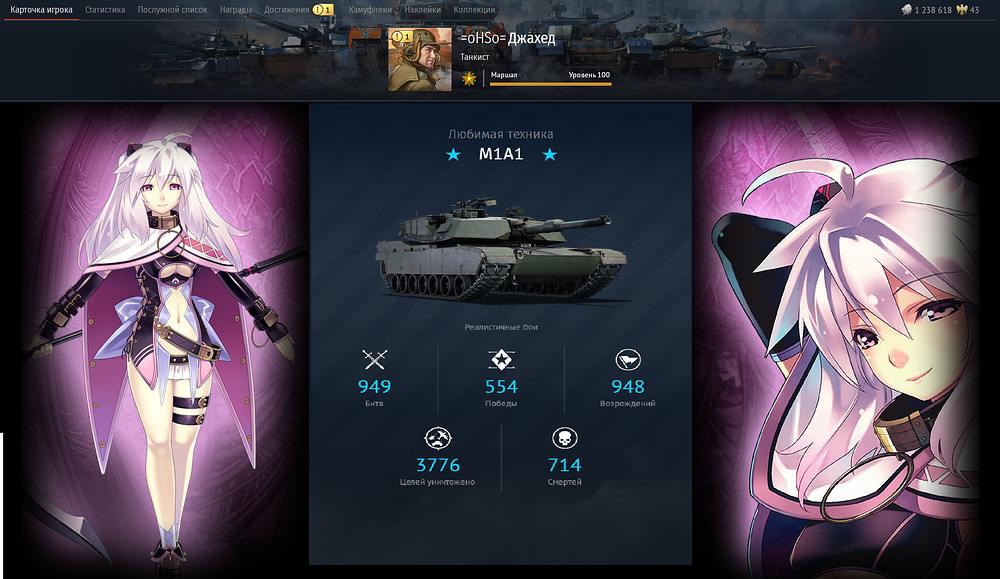Click the Маршал rank badge icon
This screenshot has width=1000, height=579.
click(x=468, y=78)
